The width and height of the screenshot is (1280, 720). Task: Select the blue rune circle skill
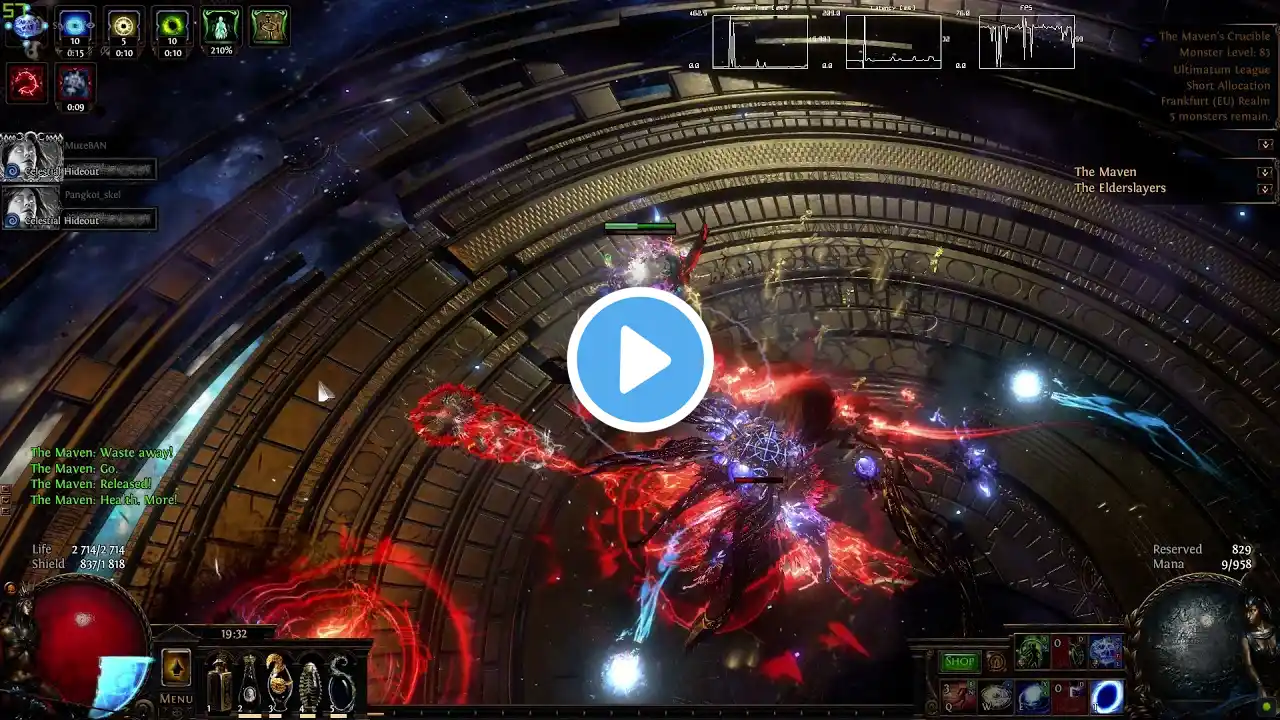click(1105, 653)
